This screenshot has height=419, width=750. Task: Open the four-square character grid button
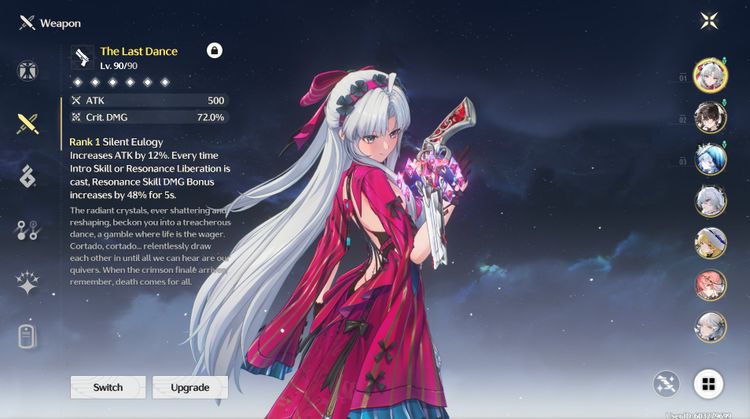708,382
